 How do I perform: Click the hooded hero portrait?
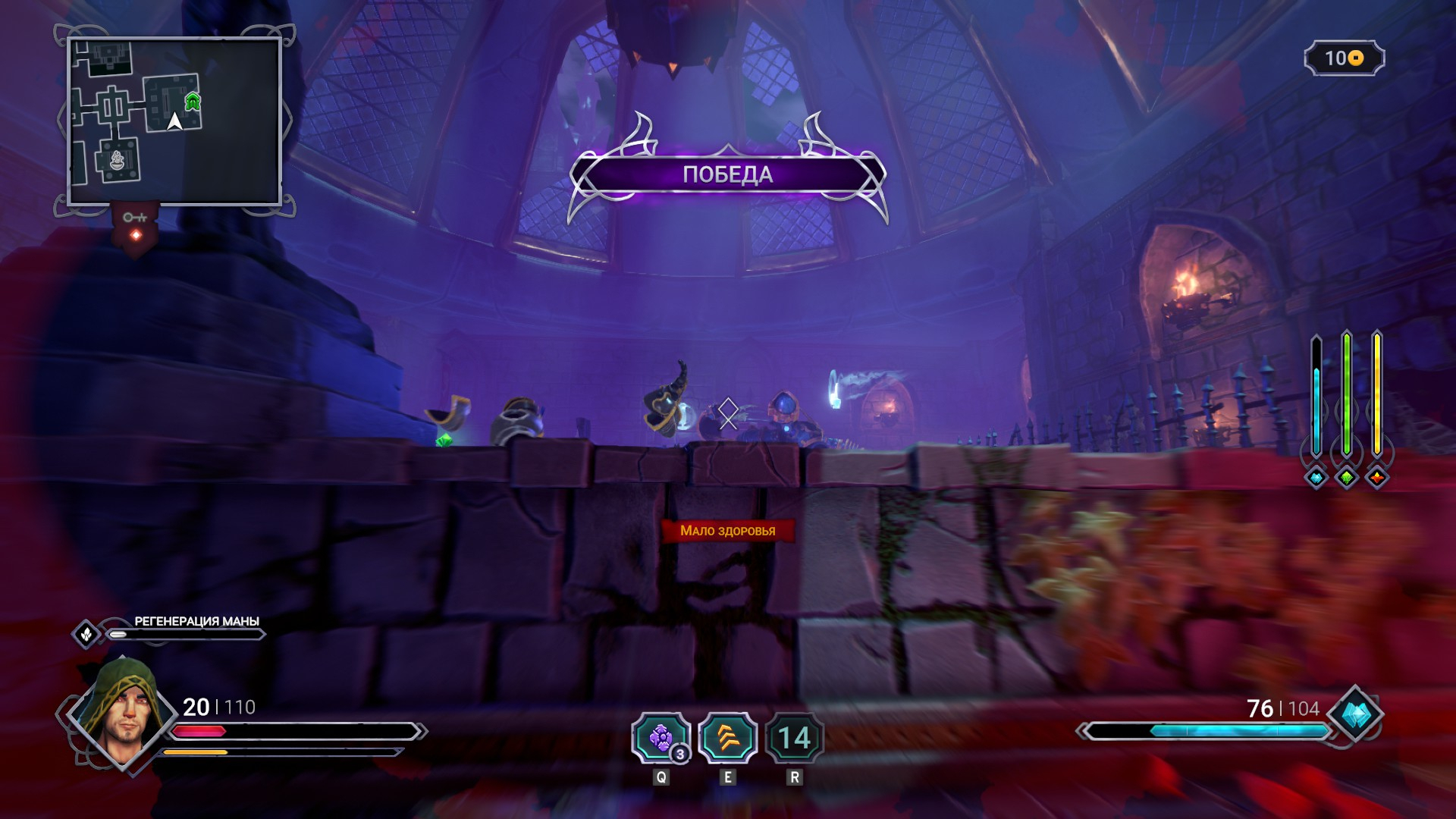pos(123,713)
